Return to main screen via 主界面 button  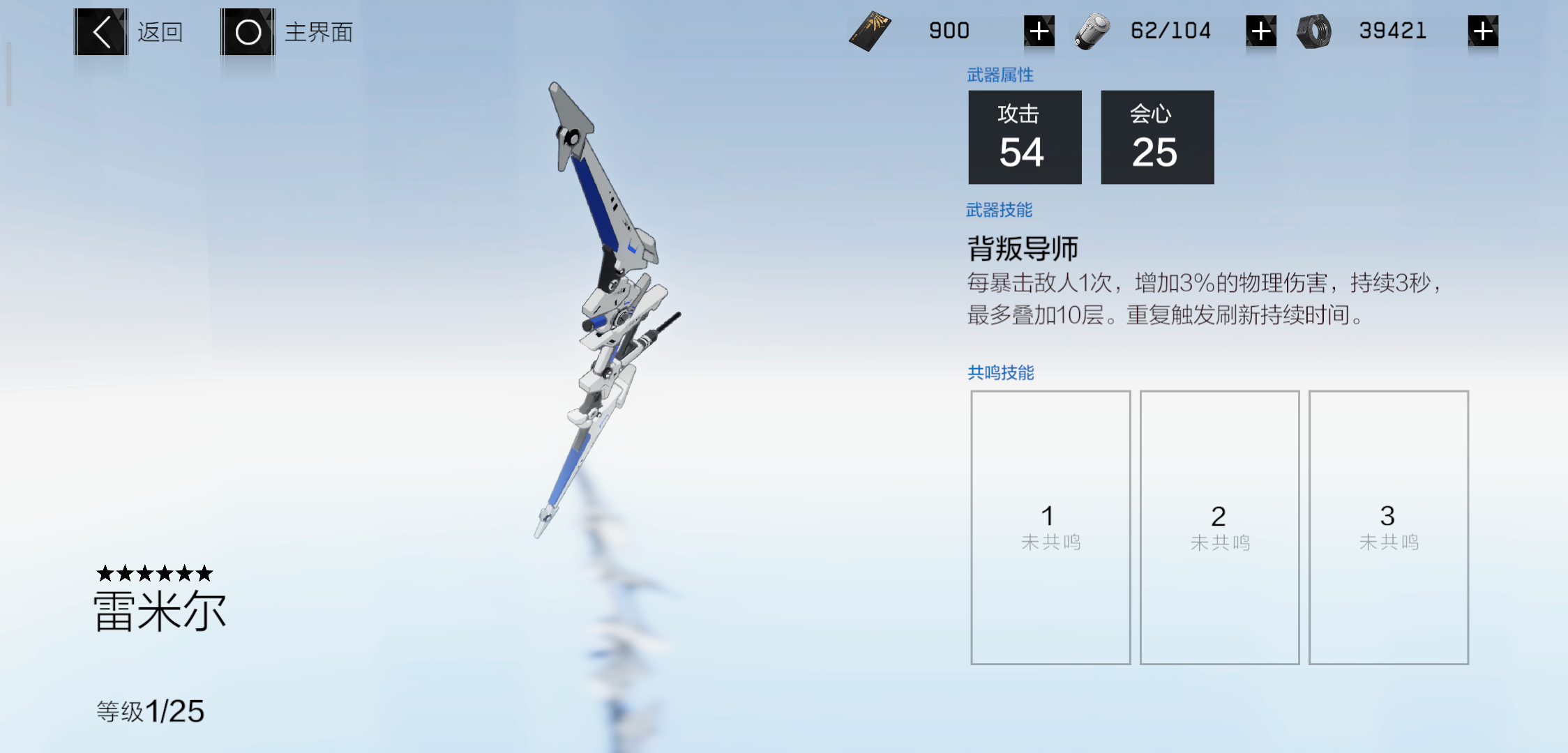pos(248,32)
